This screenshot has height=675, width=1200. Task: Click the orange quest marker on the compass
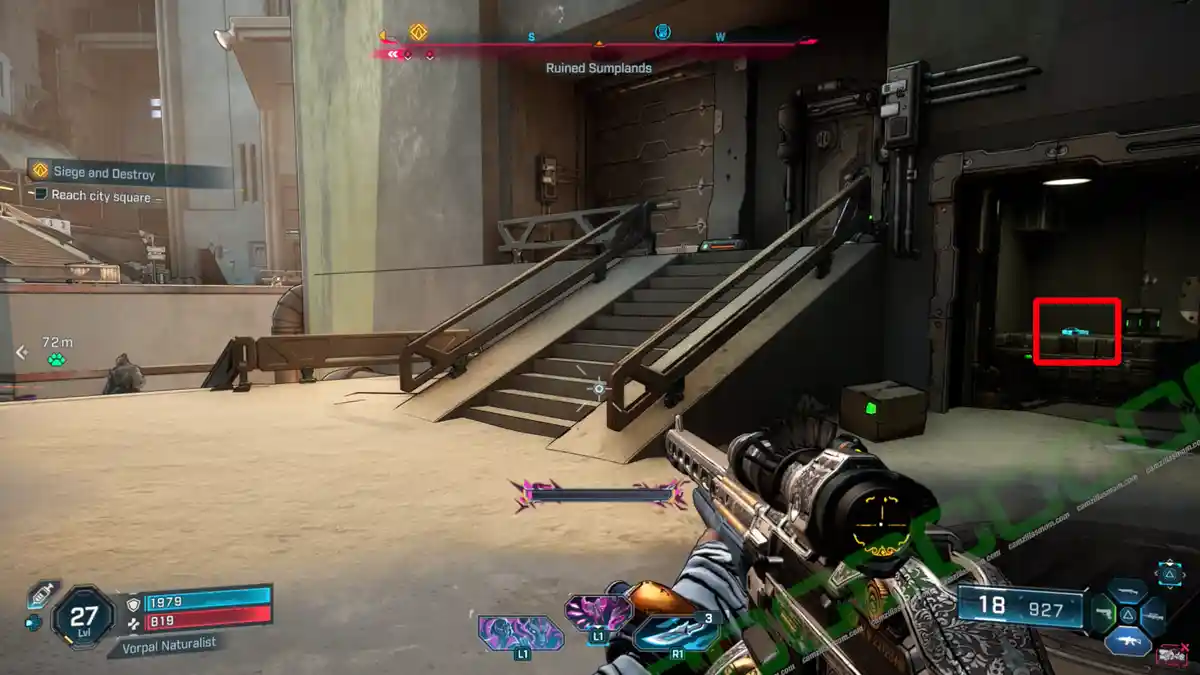click(418, 32)
